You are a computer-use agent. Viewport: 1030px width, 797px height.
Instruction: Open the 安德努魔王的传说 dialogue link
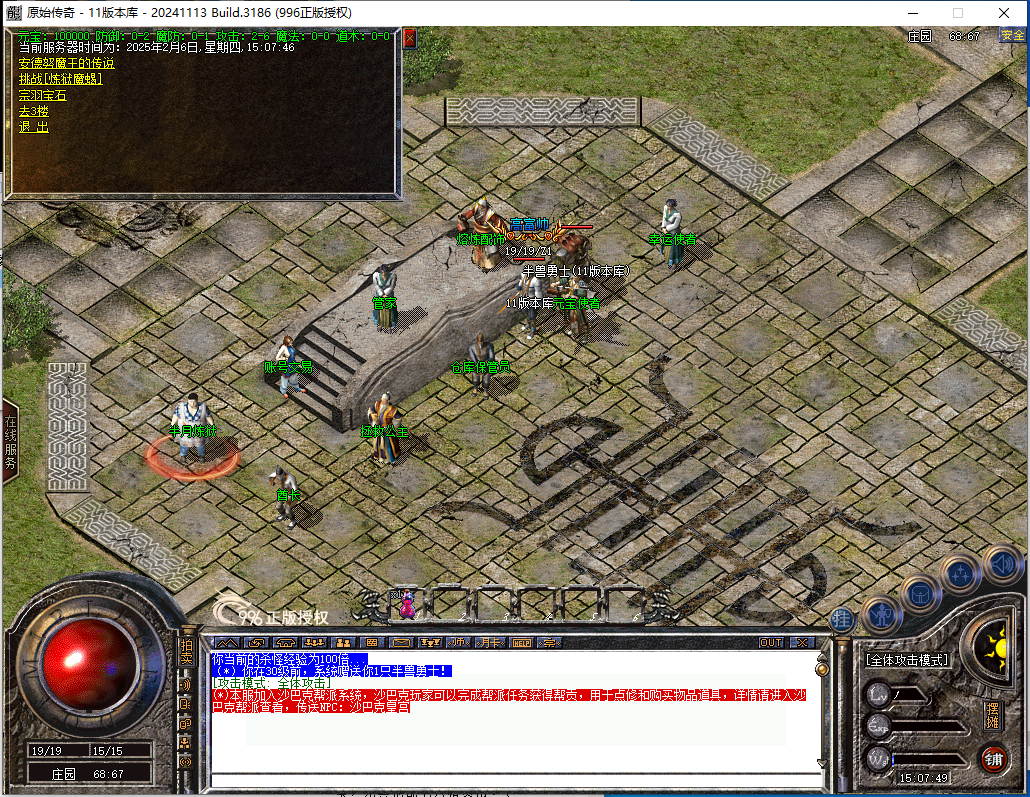(66, 62)
